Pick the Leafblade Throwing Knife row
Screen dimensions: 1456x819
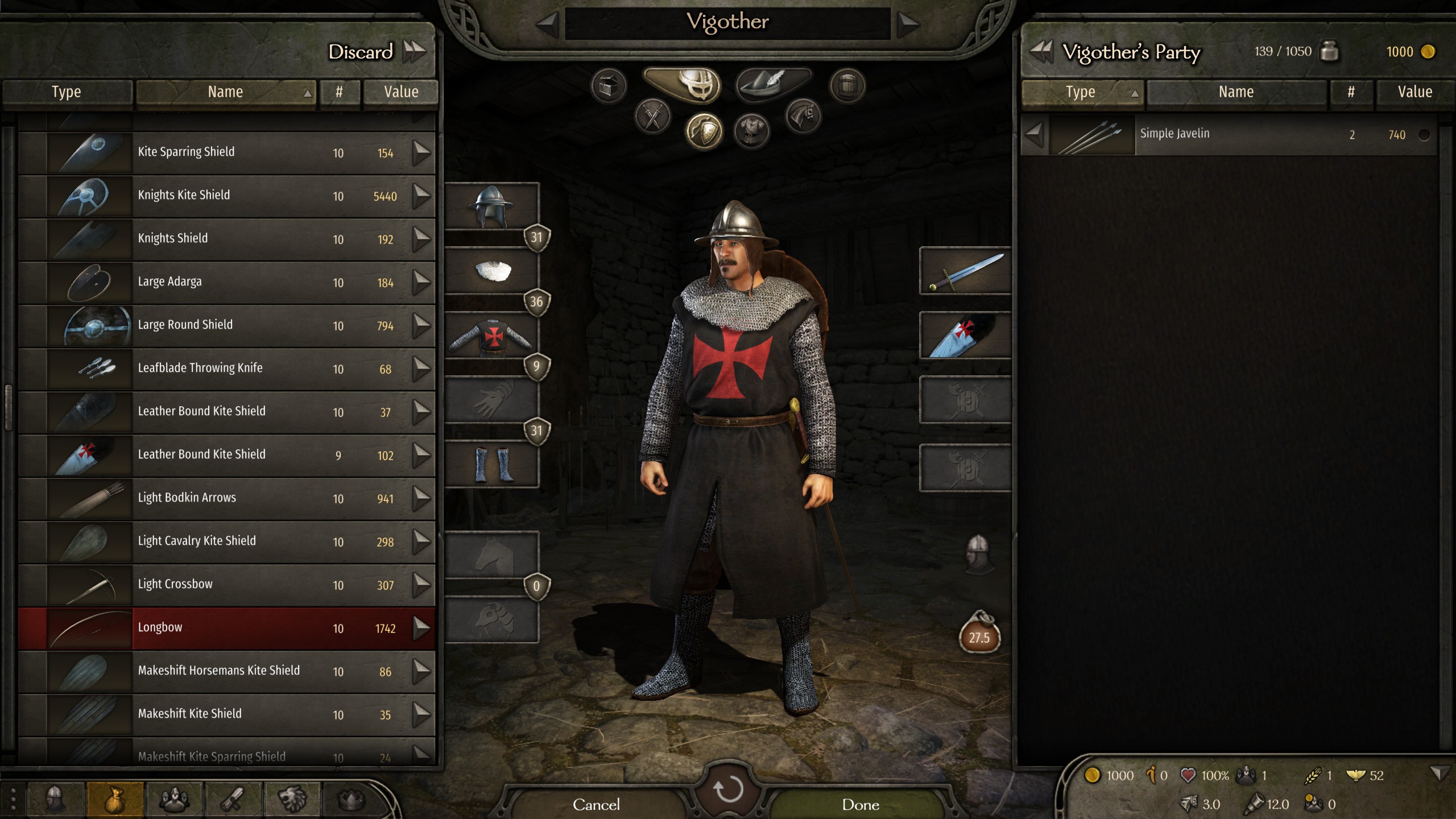click(x=227, y=369)
